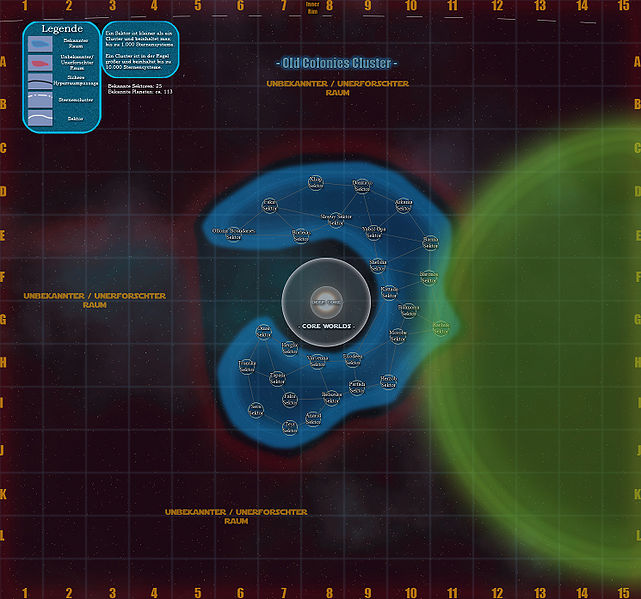Screen dimensions: 641x599
Task: Choose the Azurd Sektor node
Action: [x=314, y=418]
